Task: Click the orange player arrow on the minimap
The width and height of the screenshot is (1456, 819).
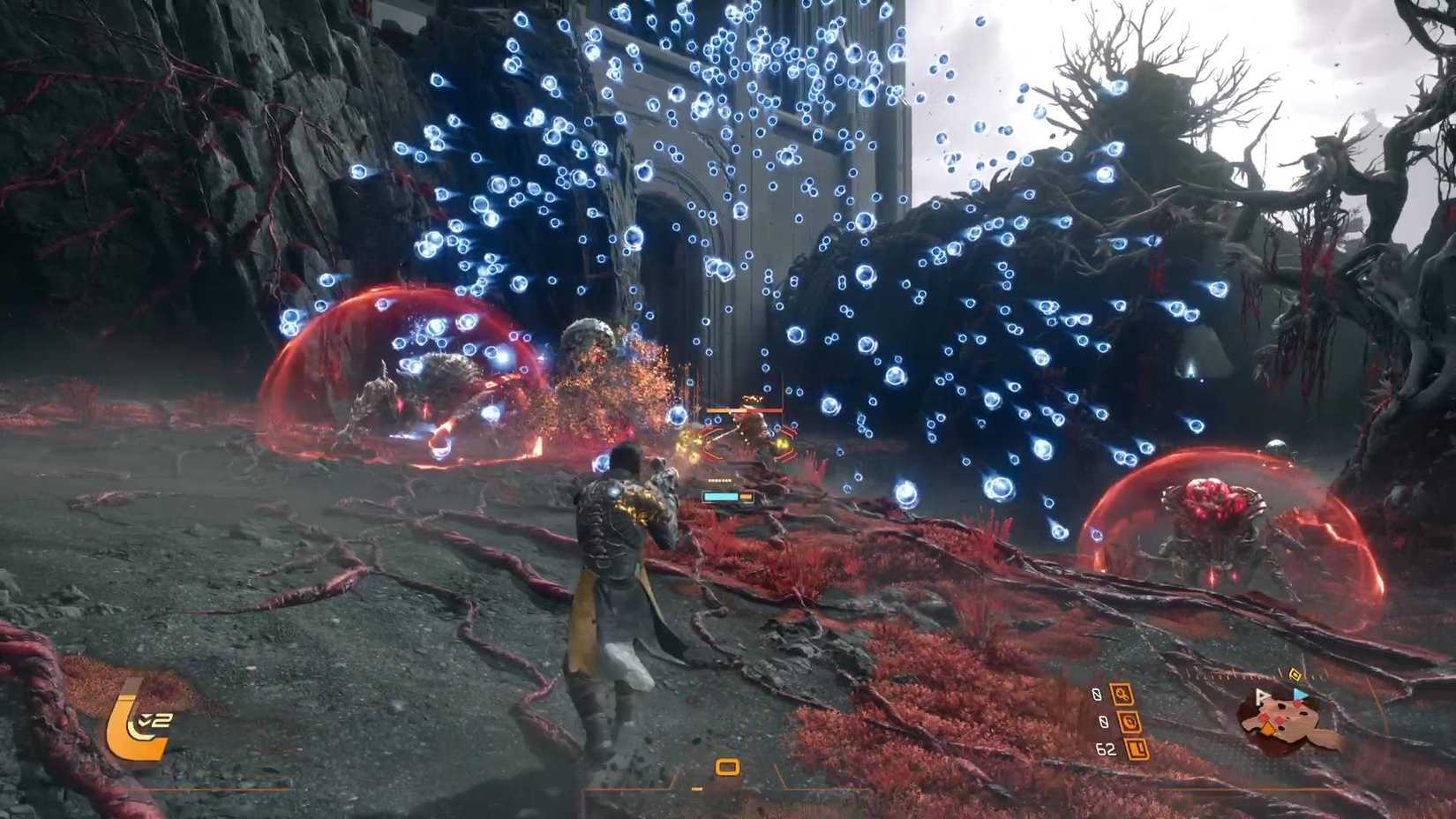Action: tap(1269, 727)
